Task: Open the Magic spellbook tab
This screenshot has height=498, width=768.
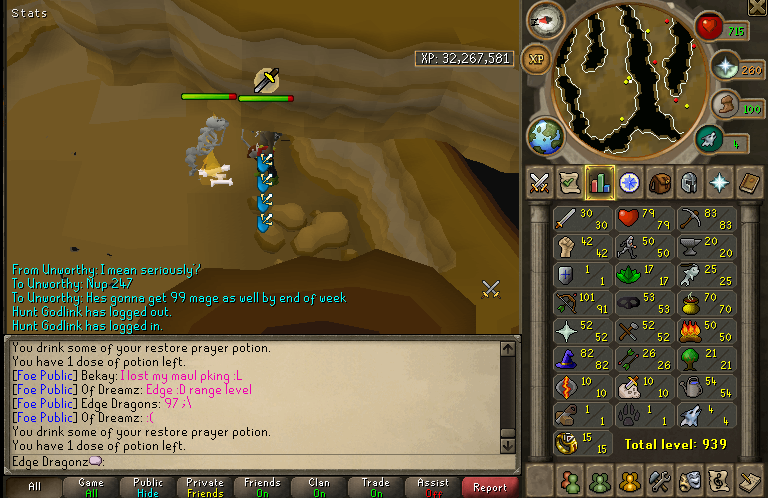Action: tap(749, 182)
